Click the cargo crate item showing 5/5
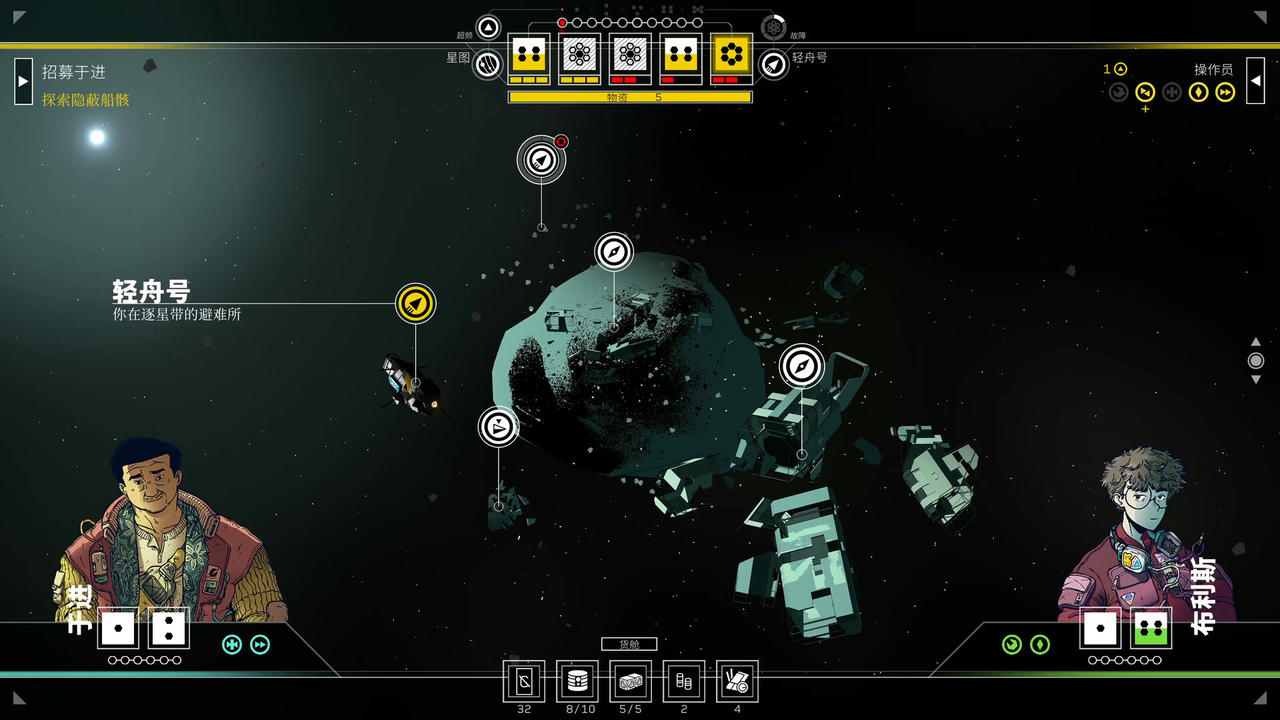 point(630,682)
